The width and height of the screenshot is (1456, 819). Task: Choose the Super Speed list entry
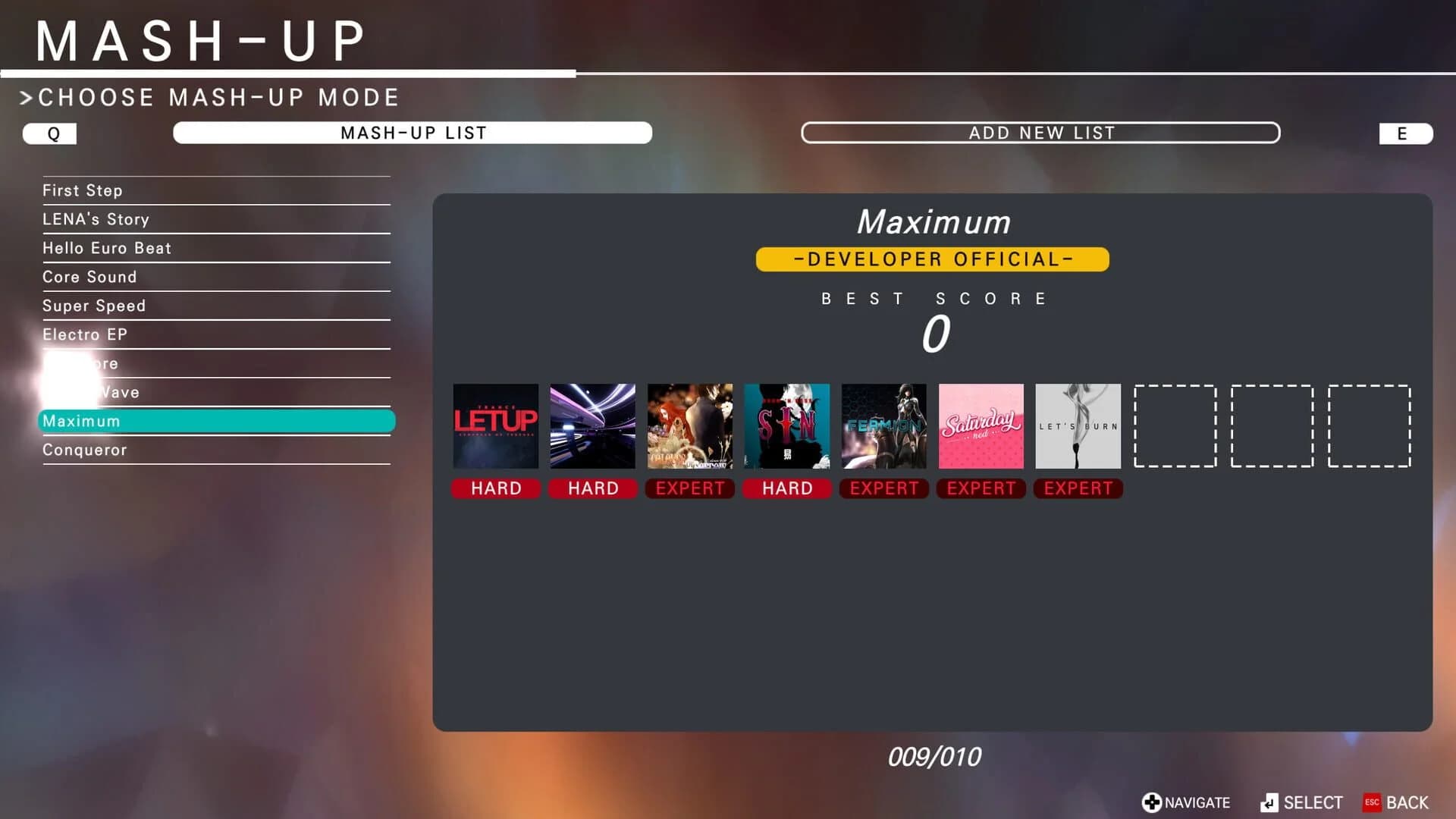coord(216,306)
